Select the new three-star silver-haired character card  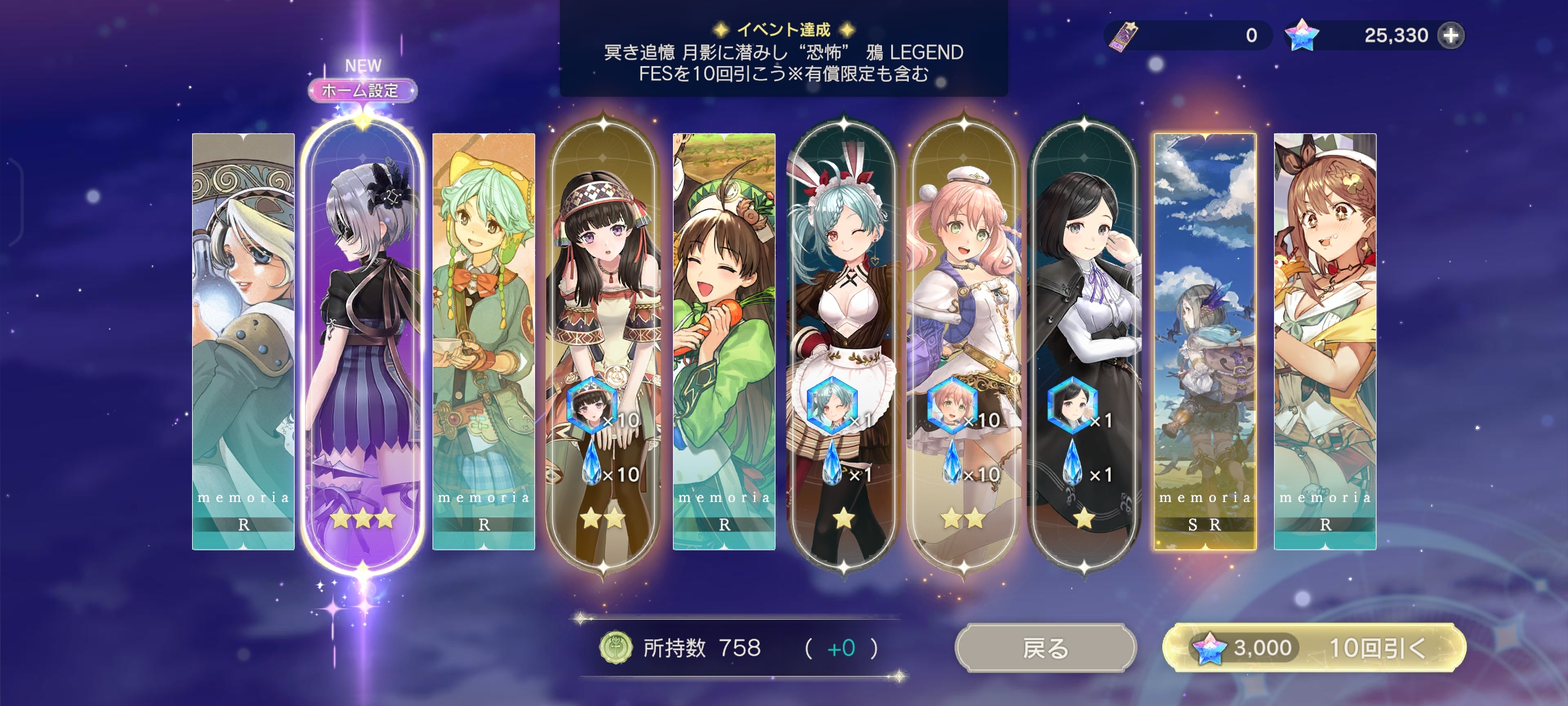click(x=363, y=340)
